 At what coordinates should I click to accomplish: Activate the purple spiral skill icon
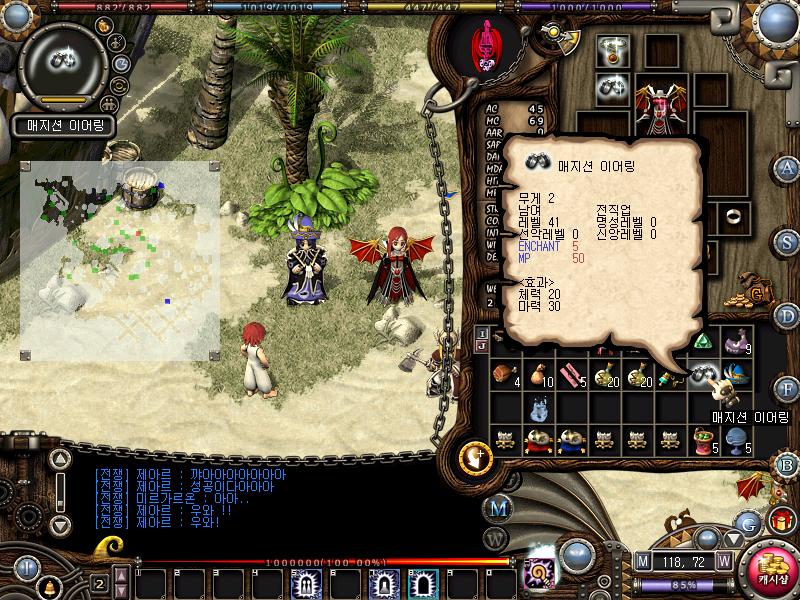541,574
